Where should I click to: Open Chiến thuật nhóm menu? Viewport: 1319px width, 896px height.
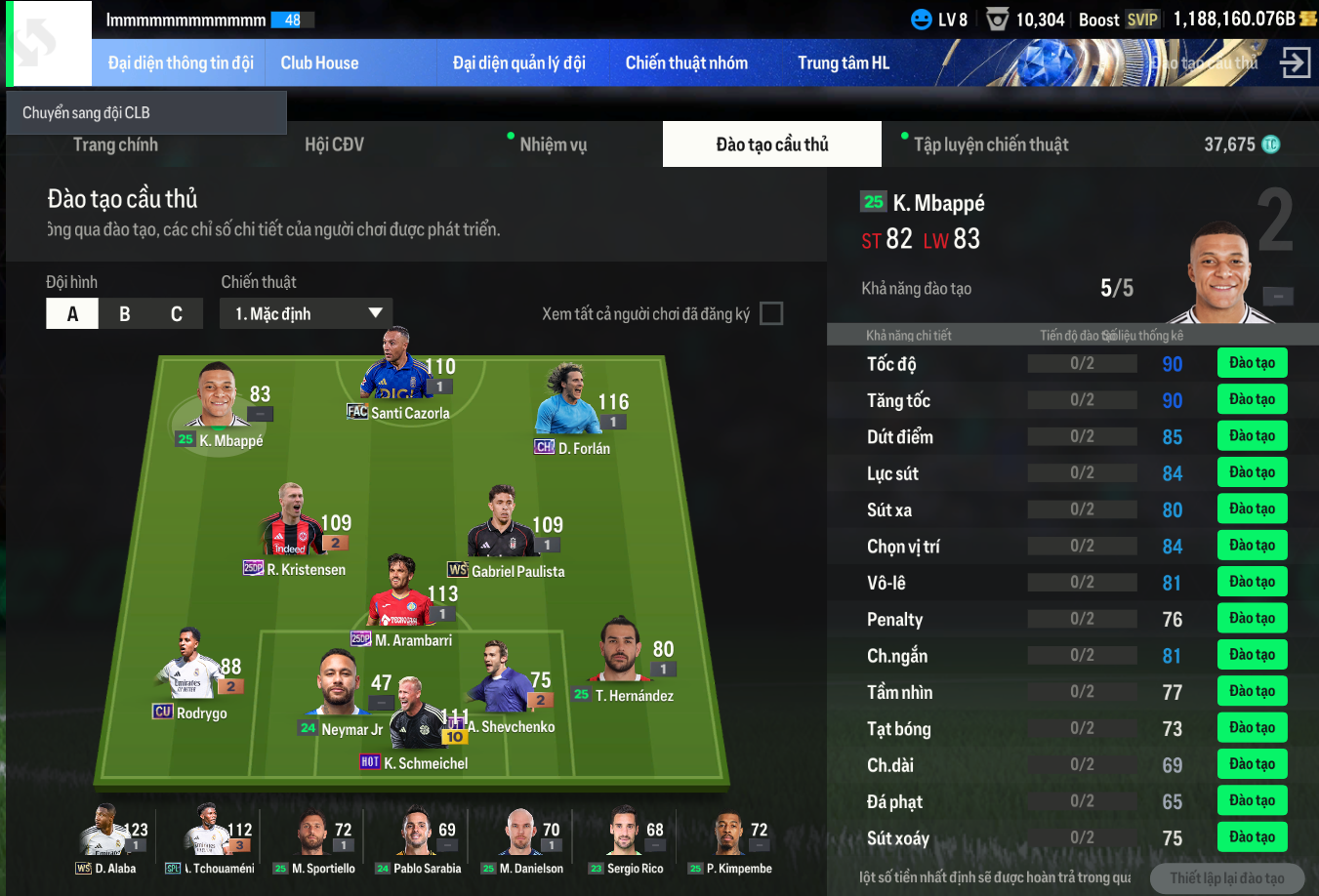tap(686, 63)
